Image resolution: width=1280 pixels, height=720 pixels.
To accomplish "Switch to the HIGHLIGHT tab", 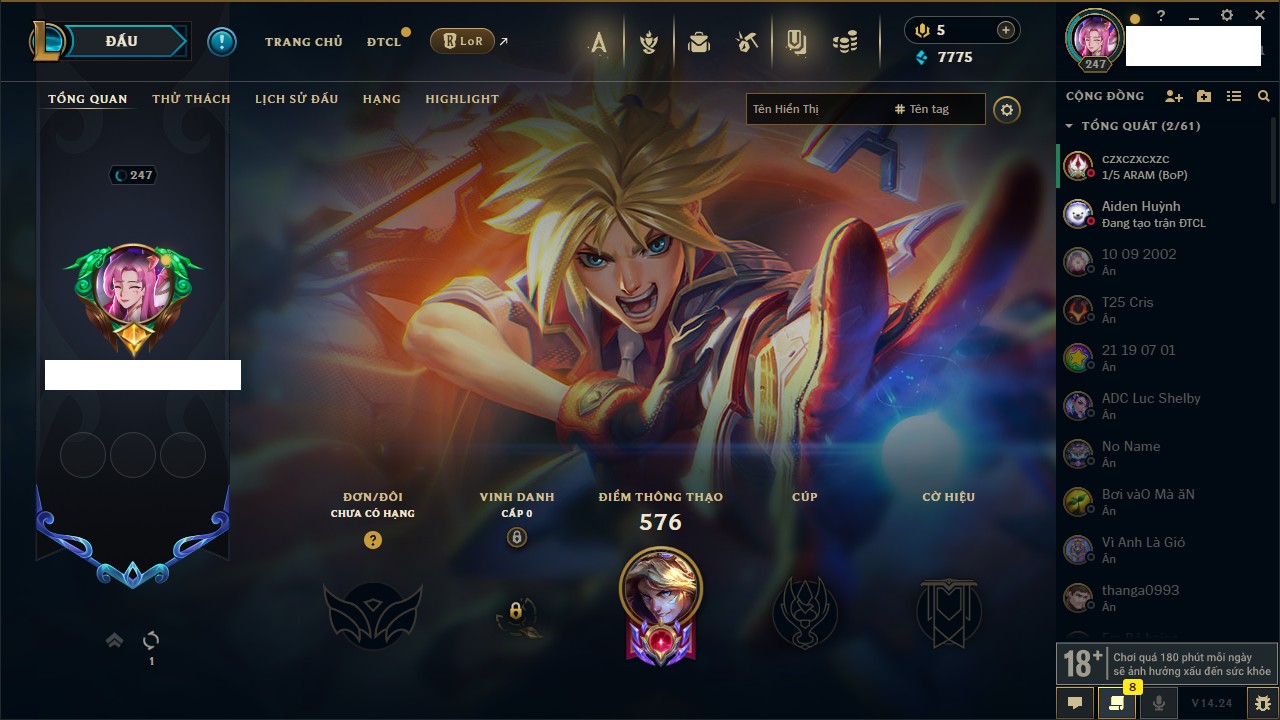I will pos(461,99).
